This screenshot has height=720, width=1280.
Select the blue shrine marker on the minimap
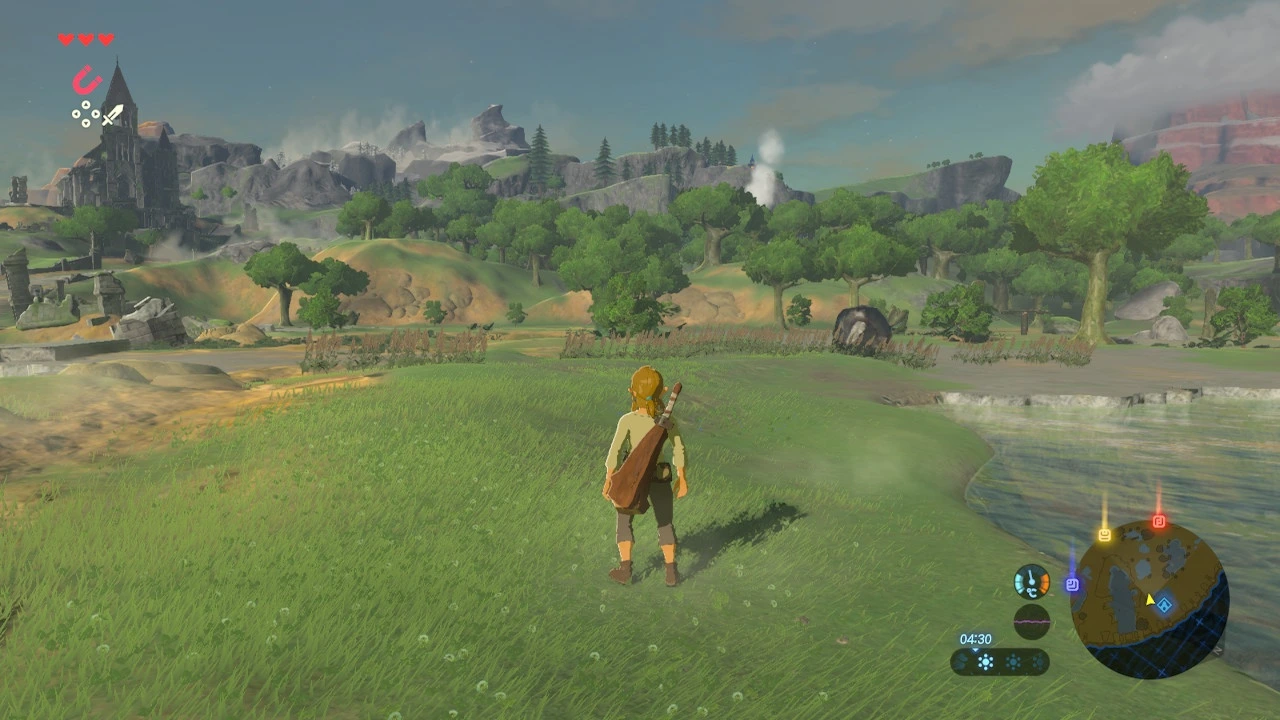1164,602
